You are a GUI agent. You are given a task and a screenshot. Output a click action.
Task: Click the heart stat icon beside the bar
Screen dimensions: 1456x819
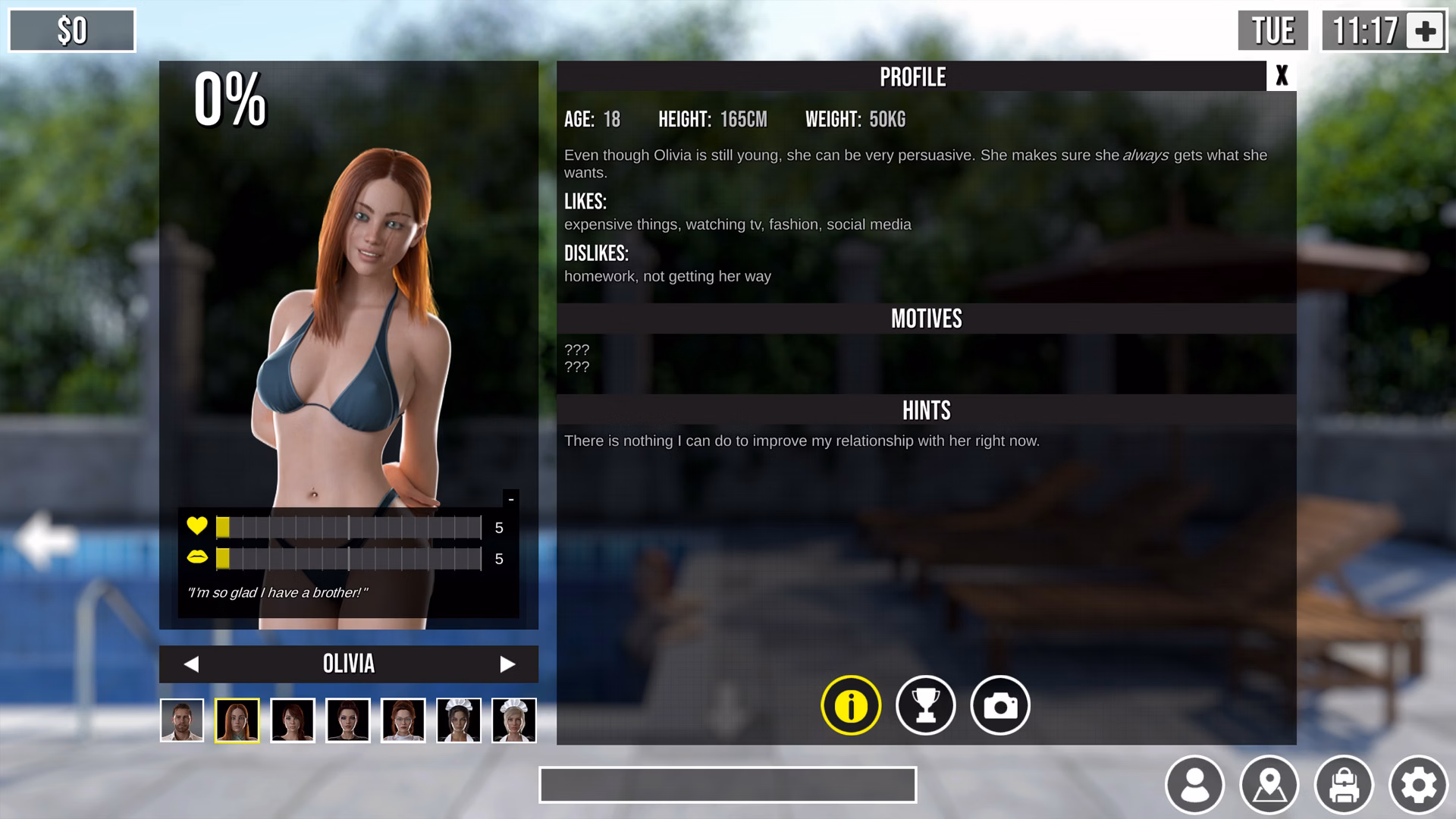click(196, 526)
